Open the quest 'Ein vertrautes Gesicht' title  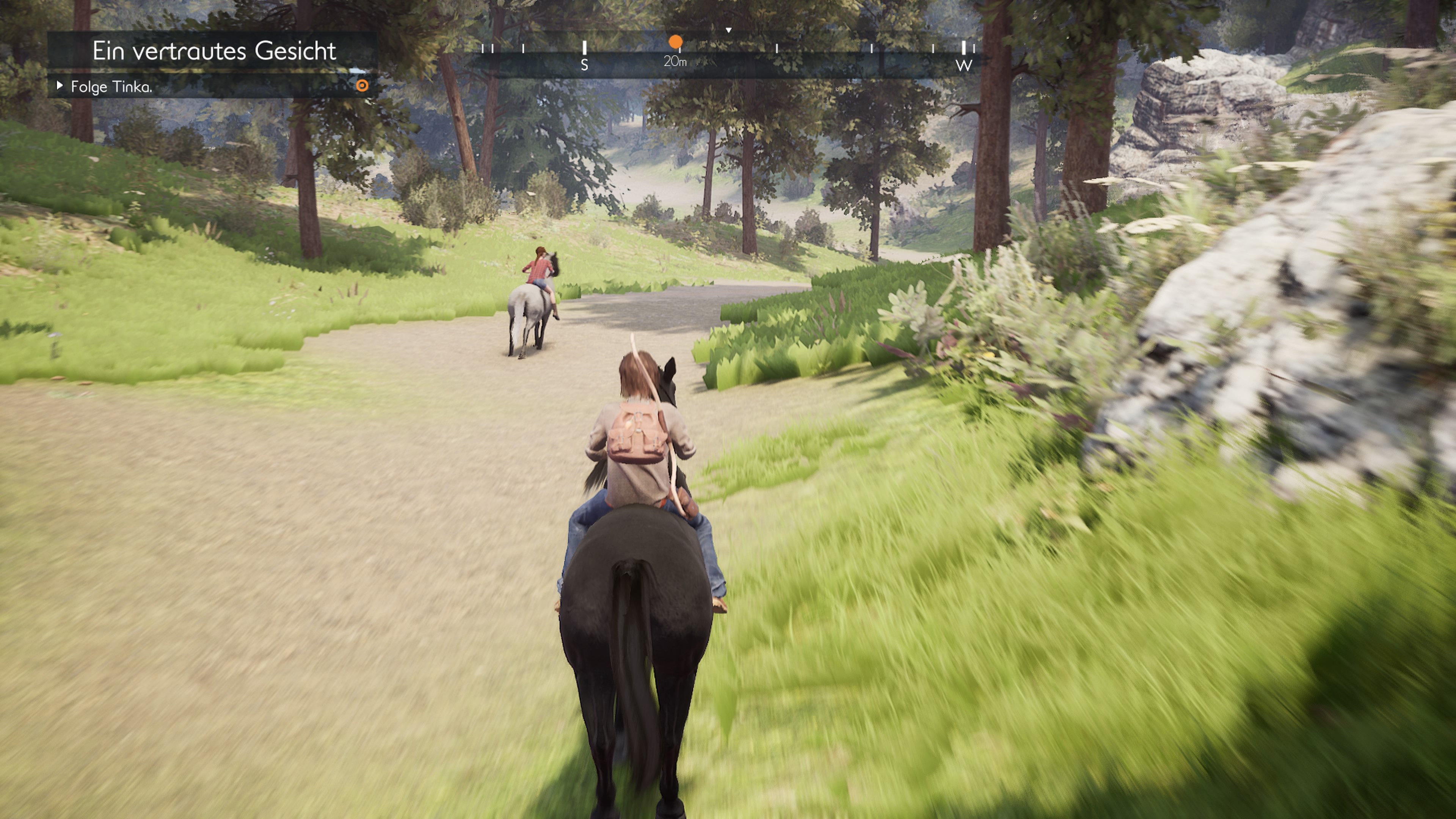pos(213,51)
